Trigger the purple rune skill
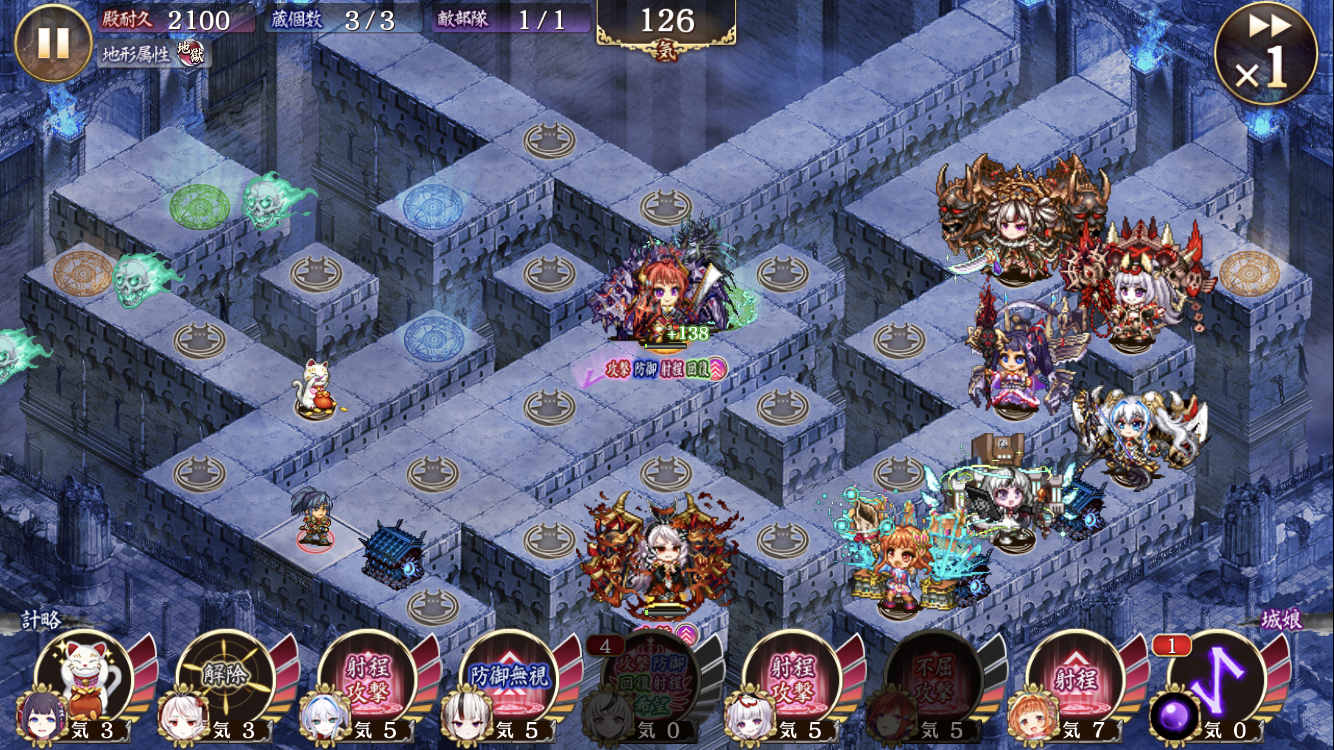The image size is (1334, 750). [1216, 682]
